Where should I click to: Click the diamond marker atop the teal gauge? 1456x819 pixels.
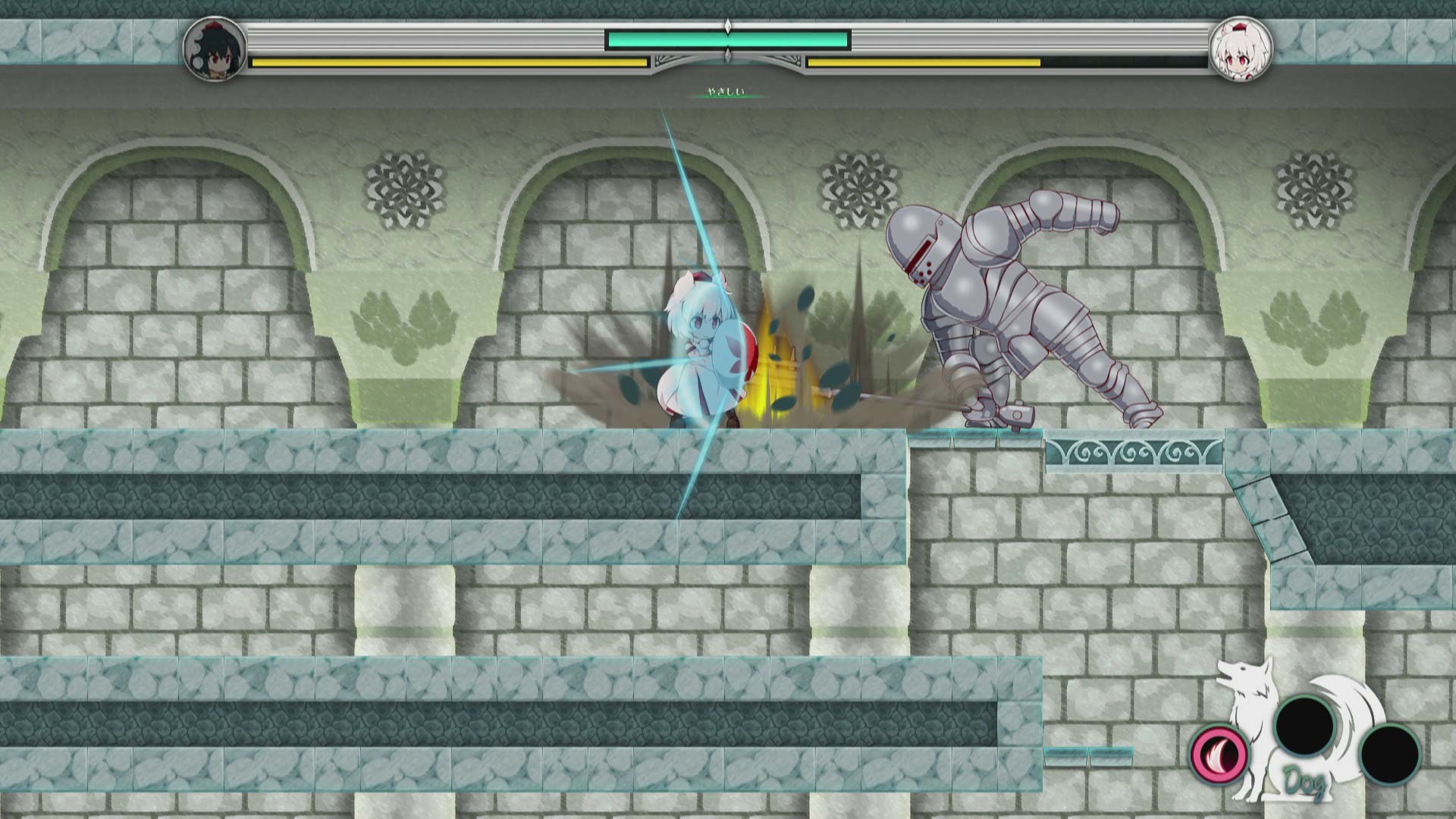pos(728,26)
